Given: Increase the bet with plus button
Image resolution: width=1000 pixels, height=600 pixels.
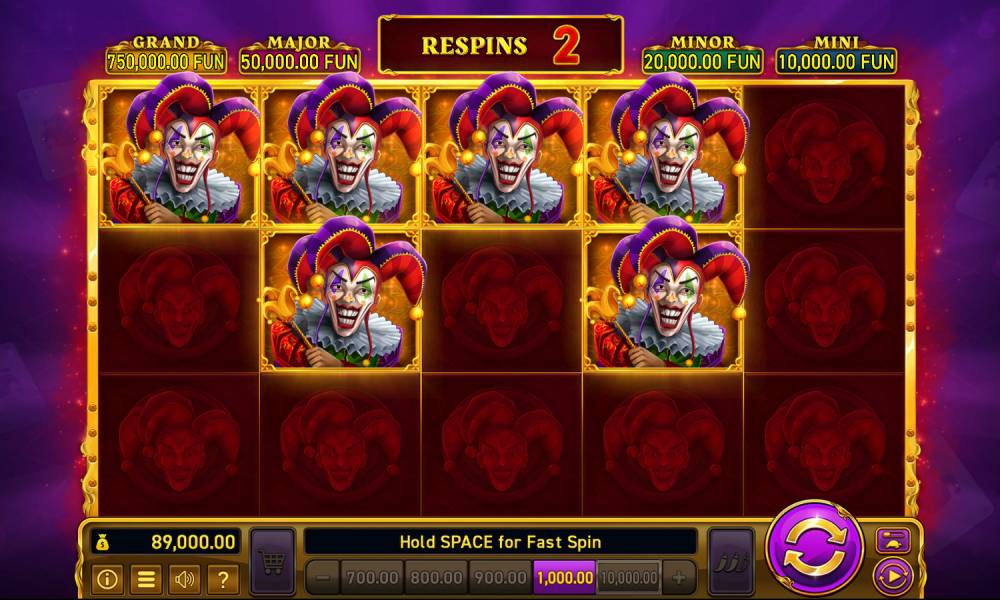Looking at the screenshot, I should [679, 577].
